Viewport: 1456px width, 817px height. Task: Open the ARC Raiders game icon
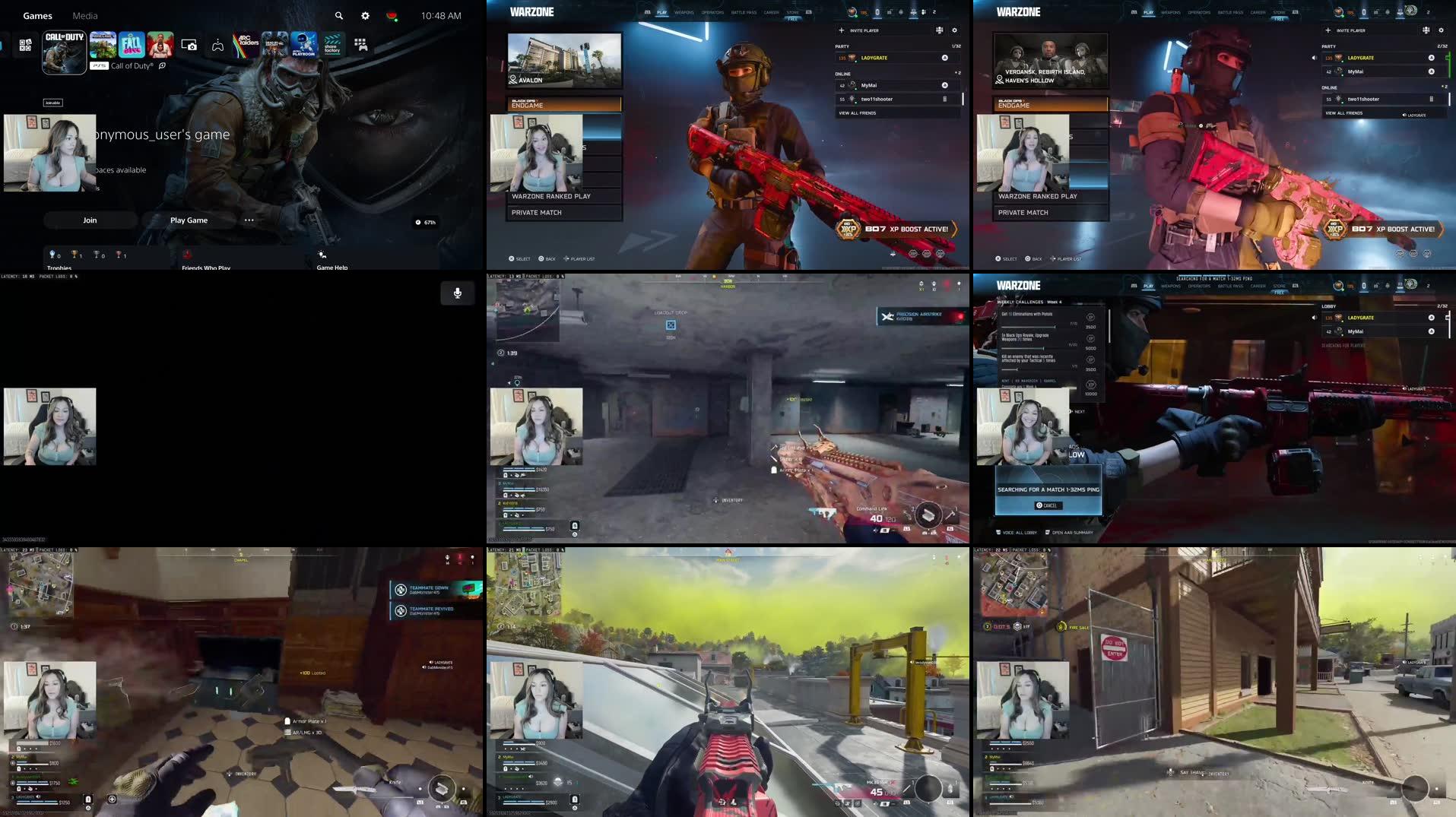pos(245,44)
